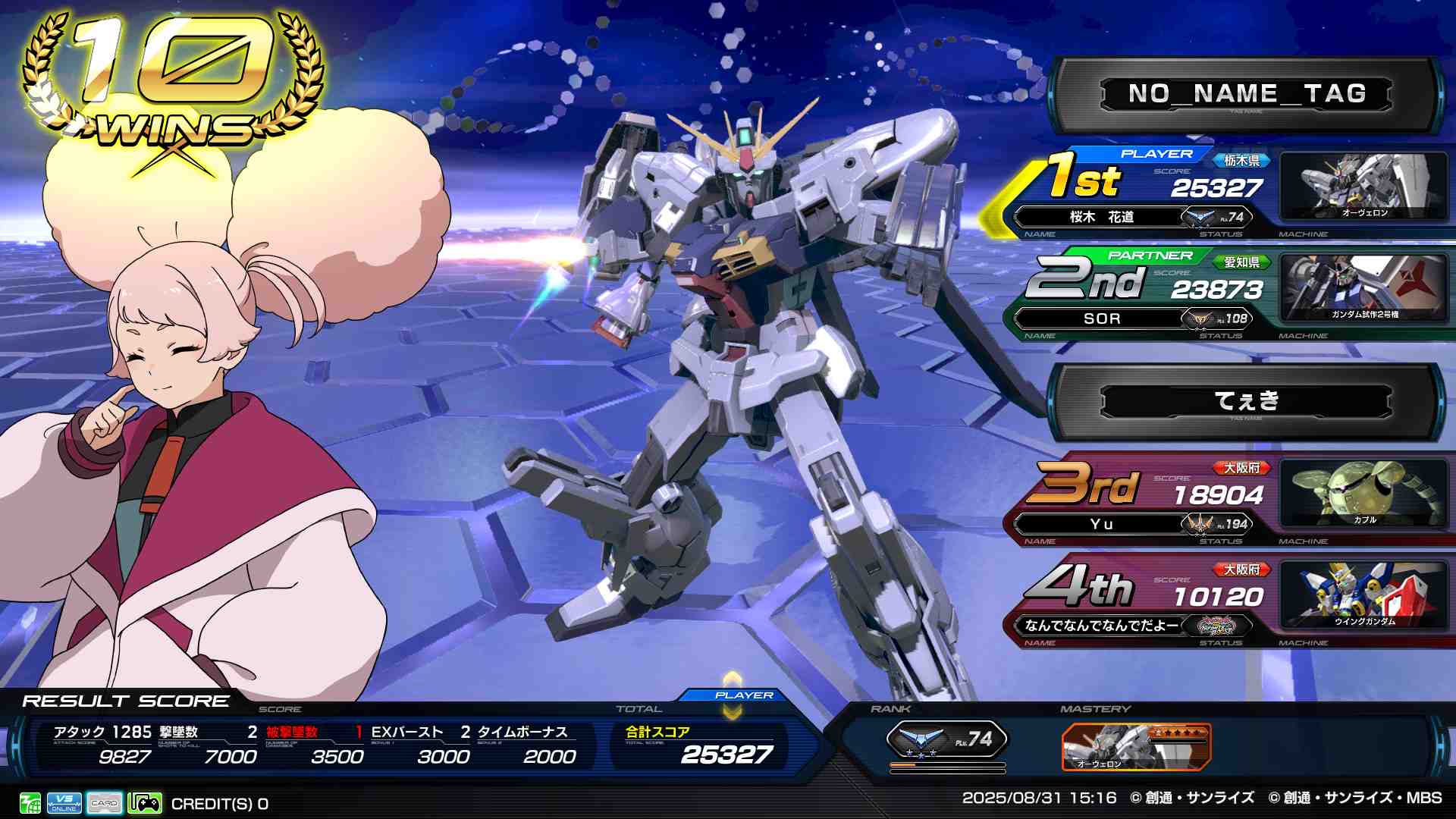Click the VS ONLINE status icon

coord(64,803)
